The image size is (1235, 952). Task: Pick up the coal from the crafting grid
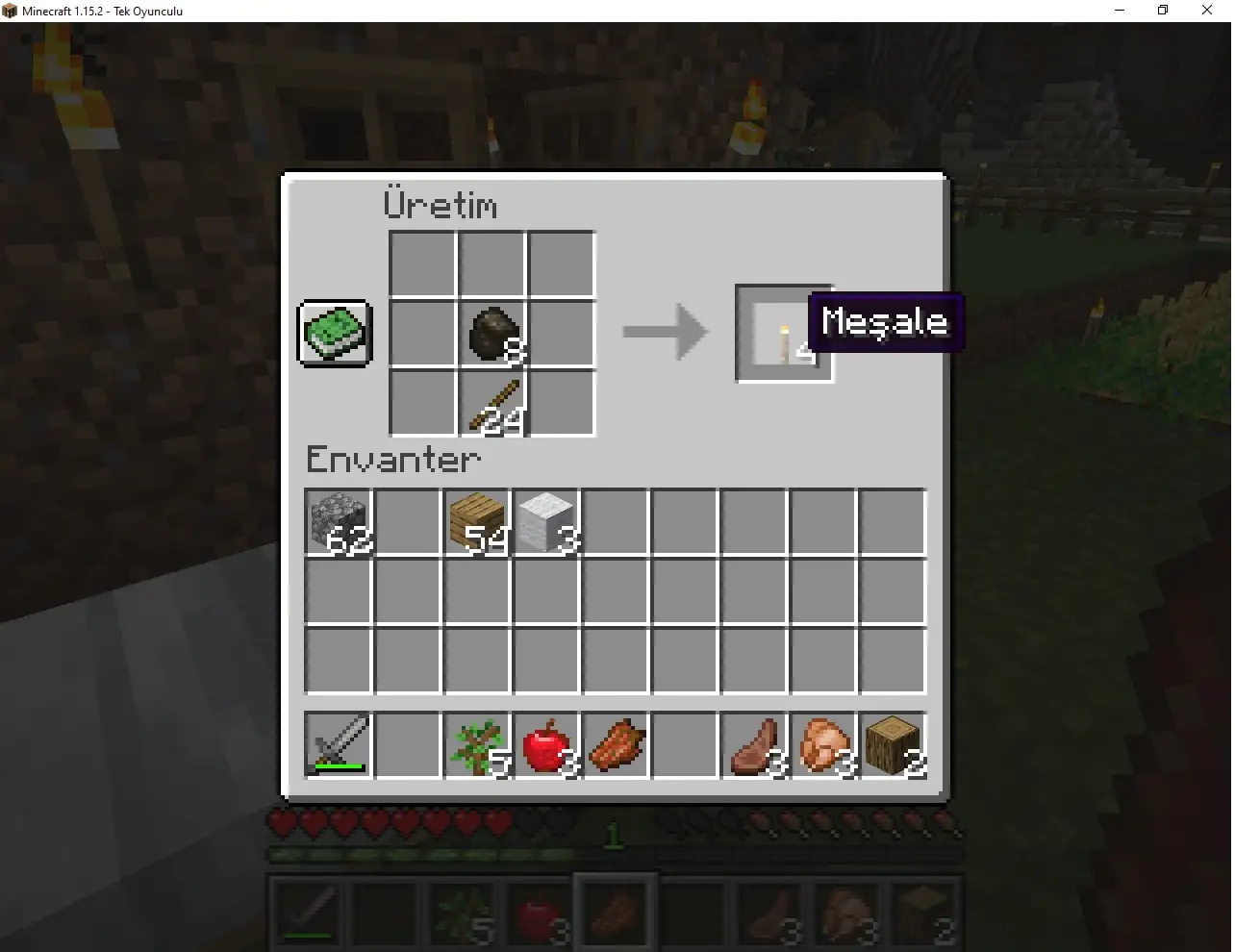[491, 333]
